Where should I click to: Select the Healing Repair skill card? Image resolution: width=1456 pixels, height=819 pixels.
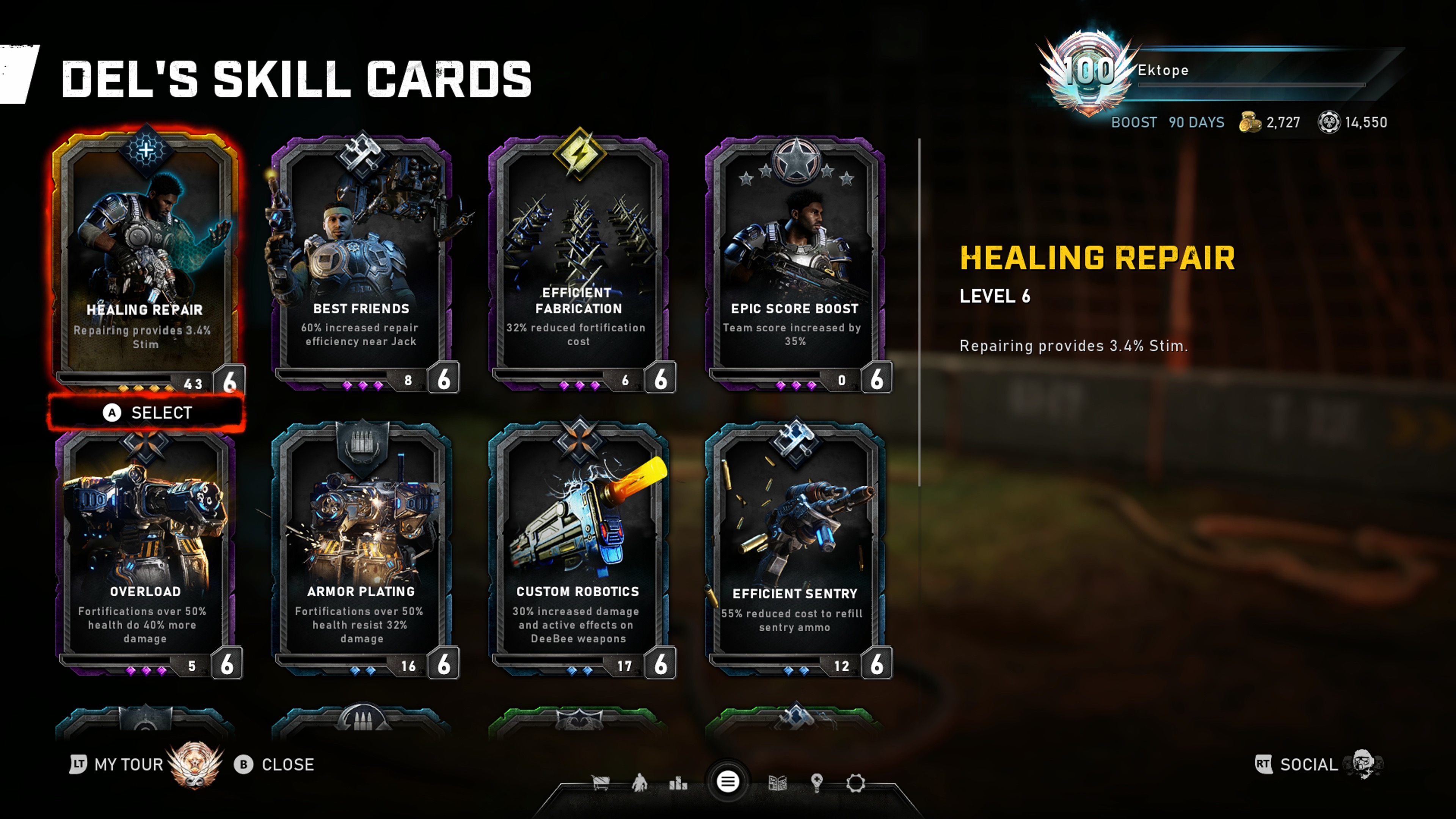(145, 260)
